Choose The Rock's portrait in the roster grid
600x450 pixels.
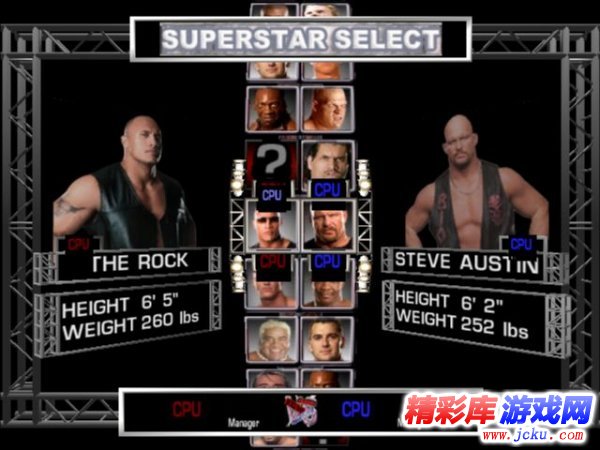(273, 225)
